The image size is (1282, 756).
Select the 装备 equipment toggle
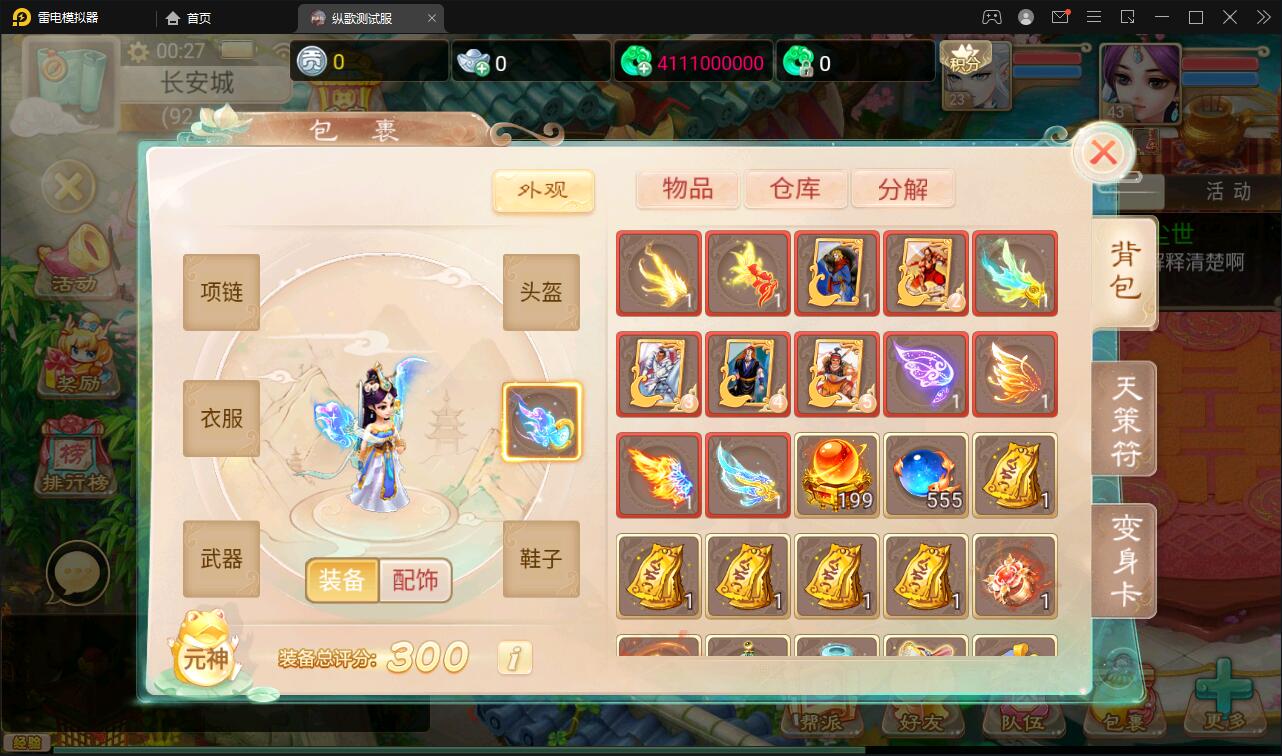341,580
